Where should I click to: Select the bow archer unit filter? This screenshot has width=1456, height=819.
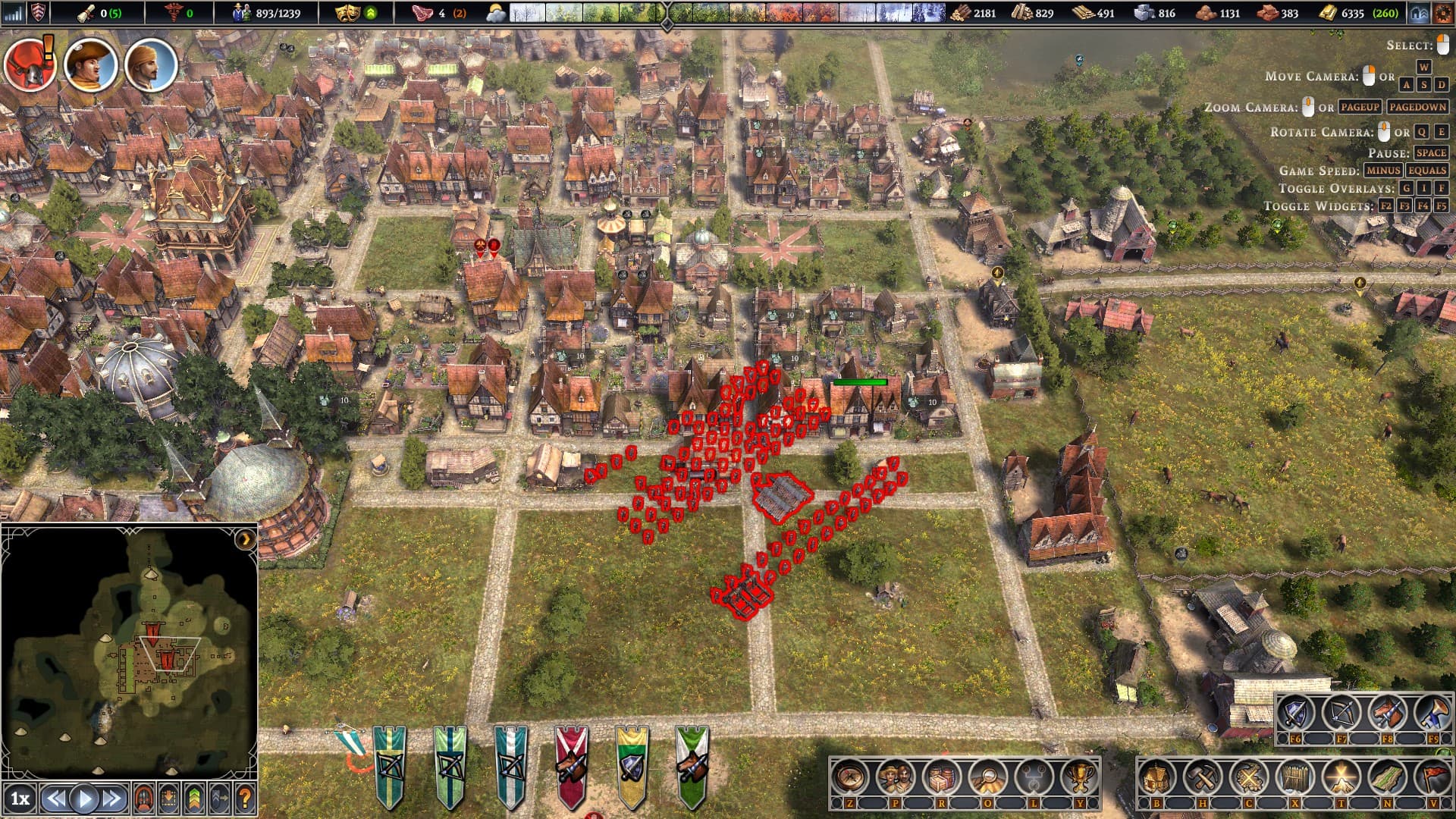[1341, 714]
